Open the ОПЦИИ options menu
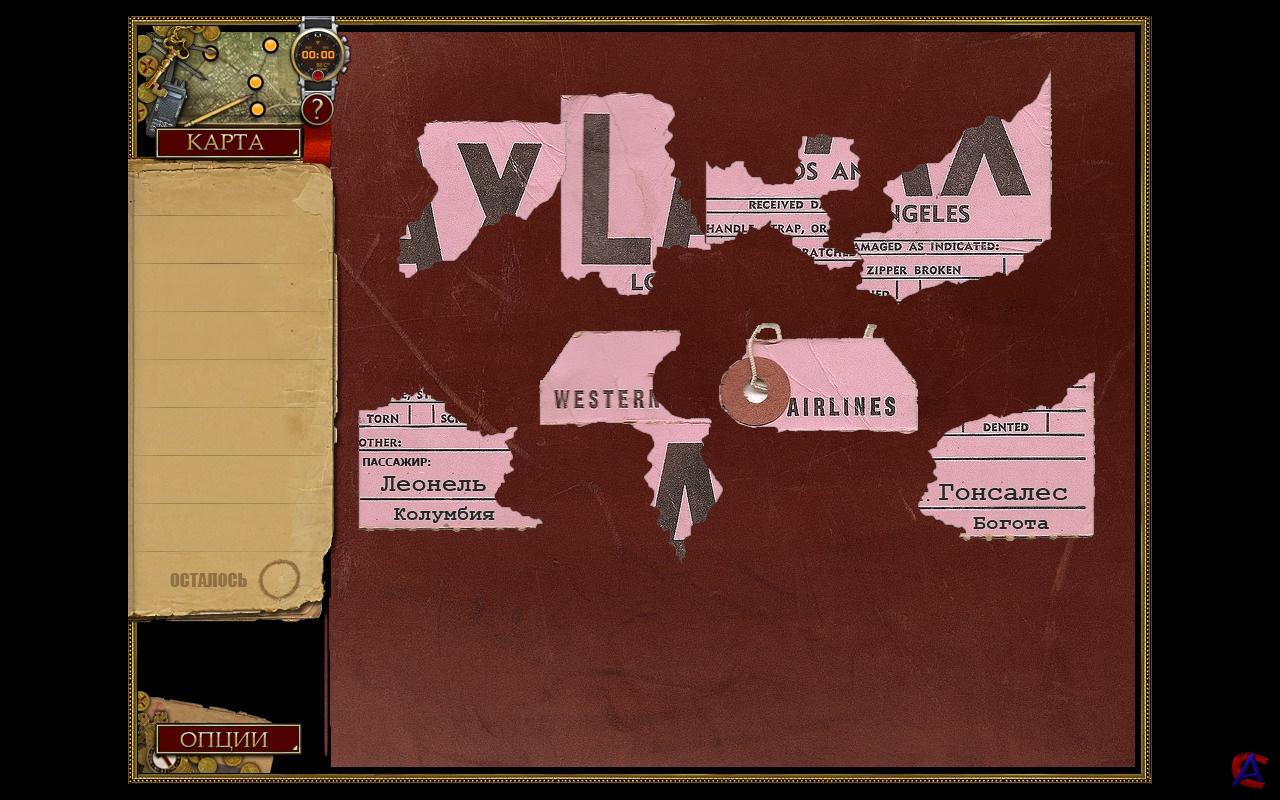Image resolution: width=1280 pixels, height=800 pixels. pos(227,739)
